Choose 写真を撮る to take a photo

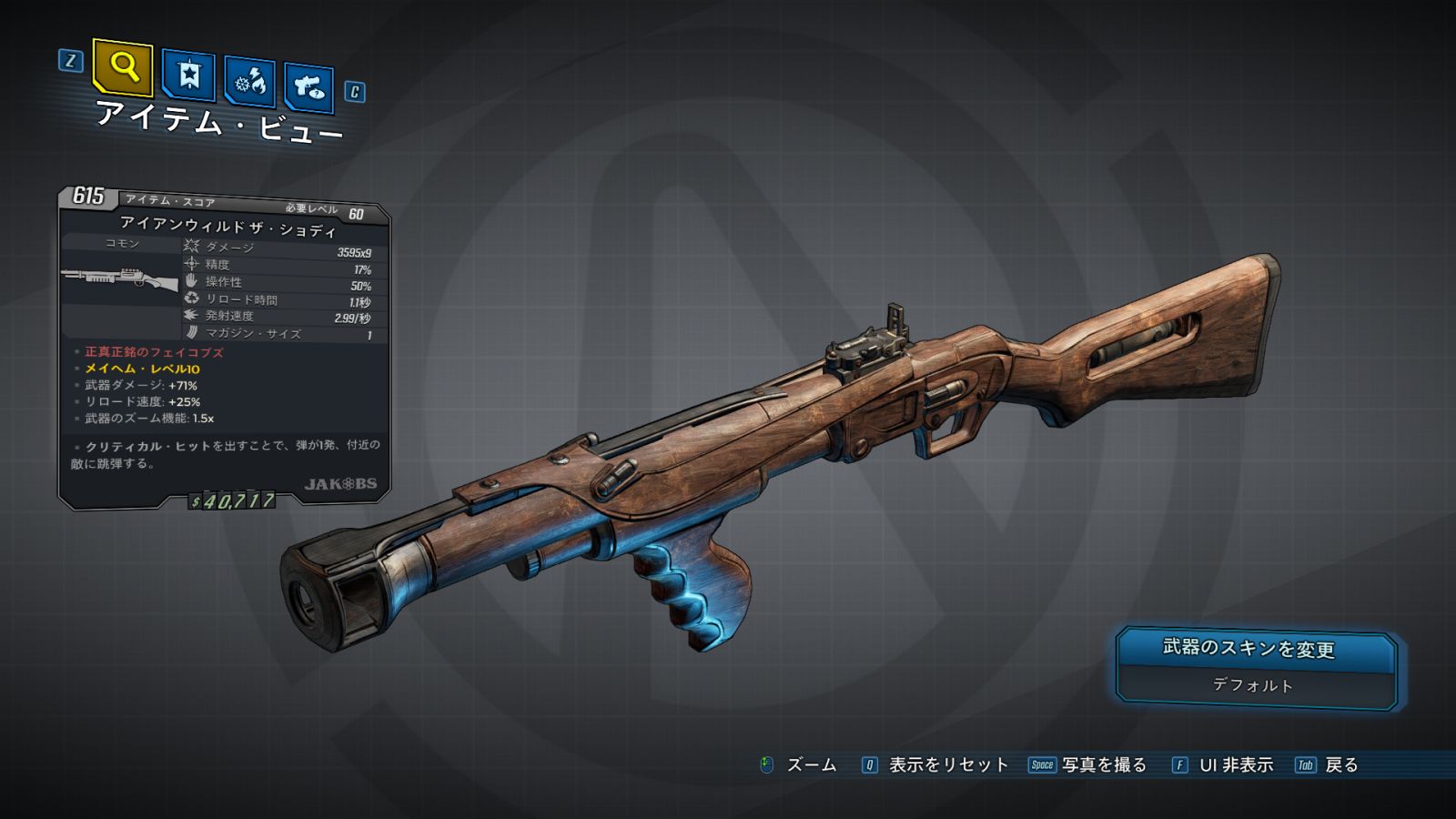[x=1103, y=765]
